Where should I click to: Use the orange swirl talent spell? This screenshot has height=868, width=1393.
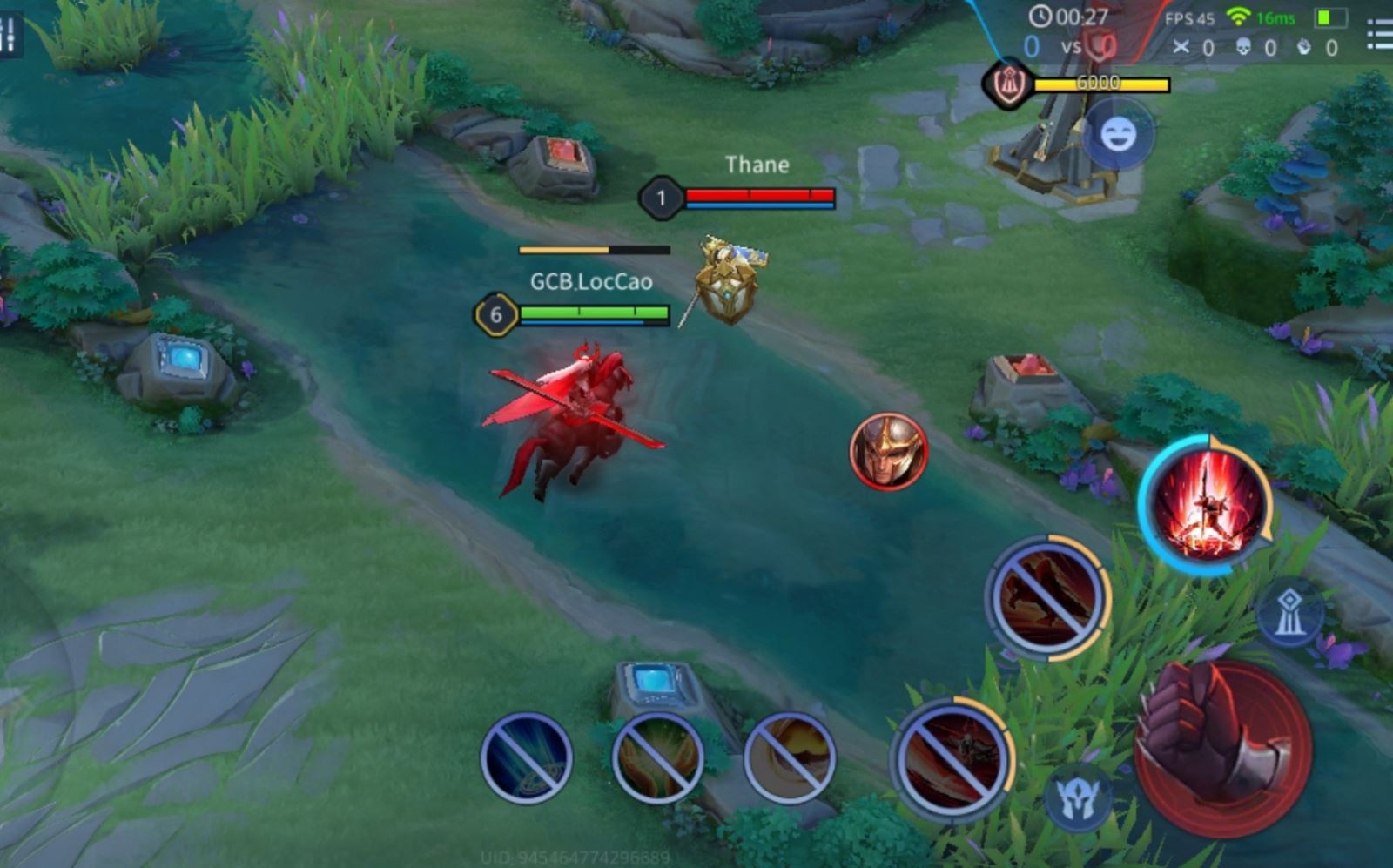[x=789, y=757]
